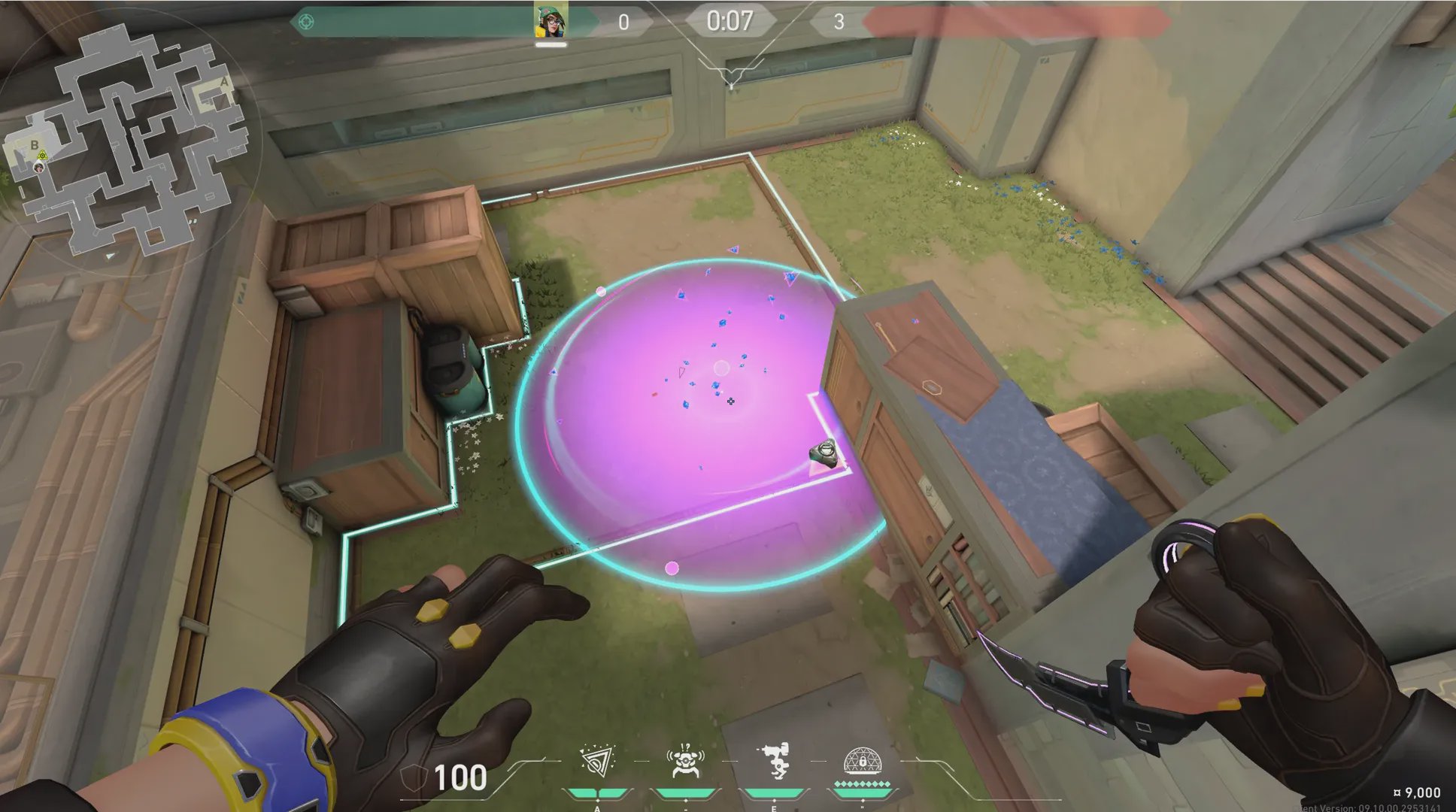Screen dimensions: 1456x812
Task: Activate the Nanoswarm grenade ability
Action: coord(598,762)
